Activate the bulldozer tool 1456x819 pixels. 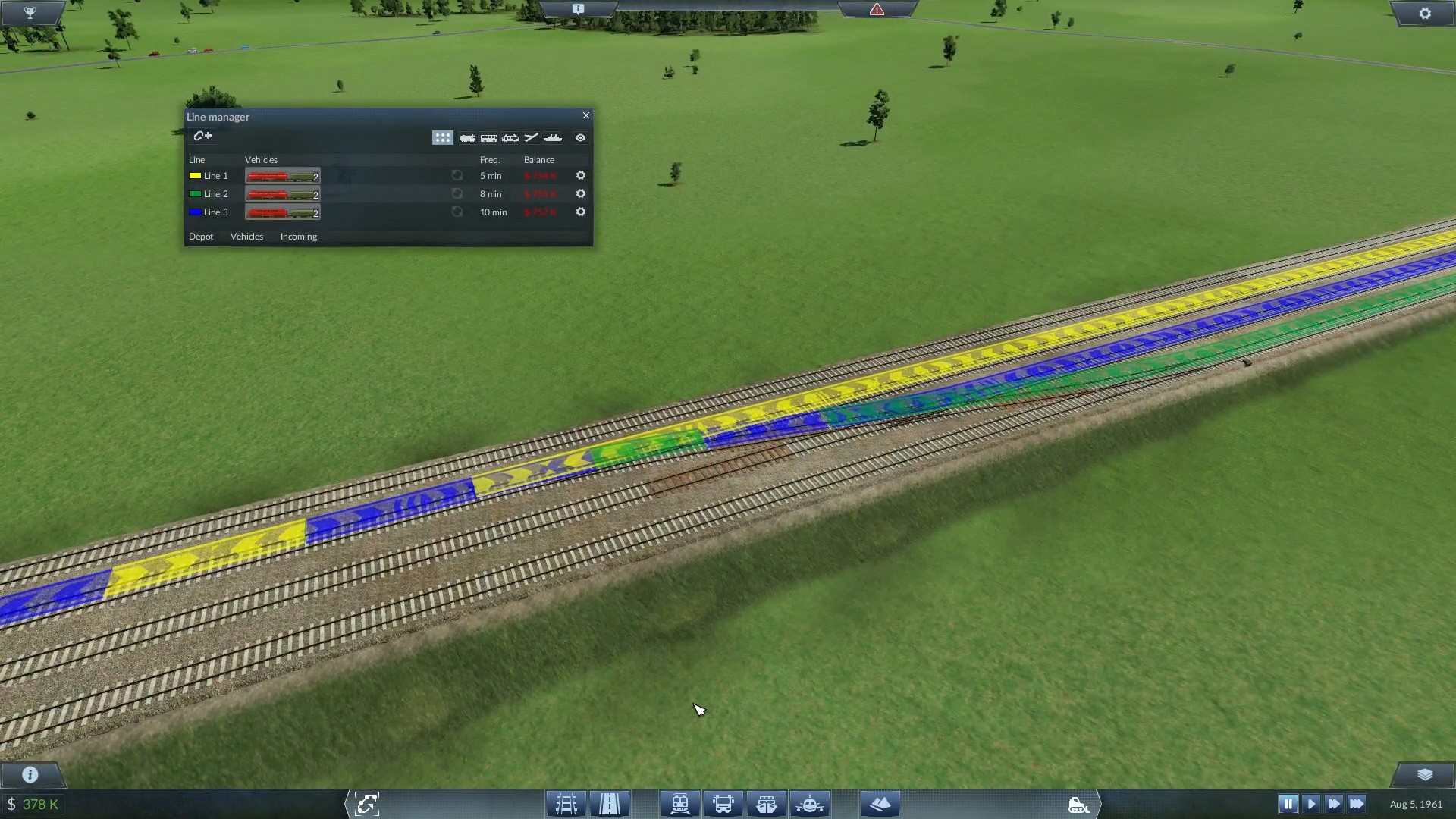pos(1078,804)
